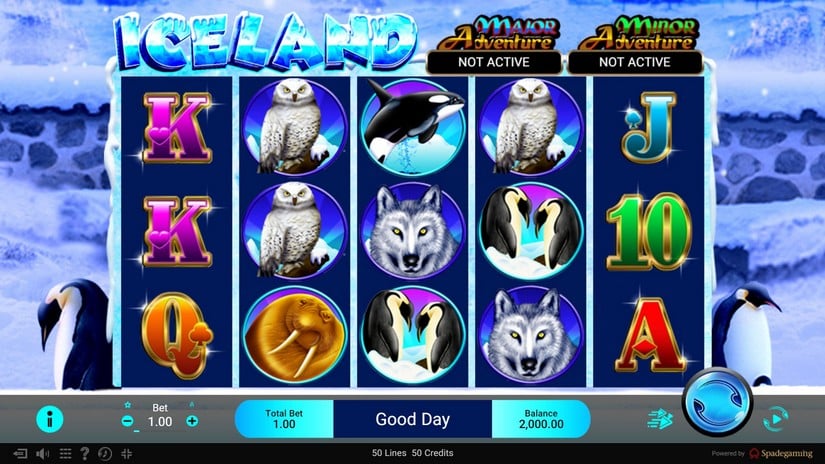Activate the turbo spin arrows icon

click(x=661, y=419)
